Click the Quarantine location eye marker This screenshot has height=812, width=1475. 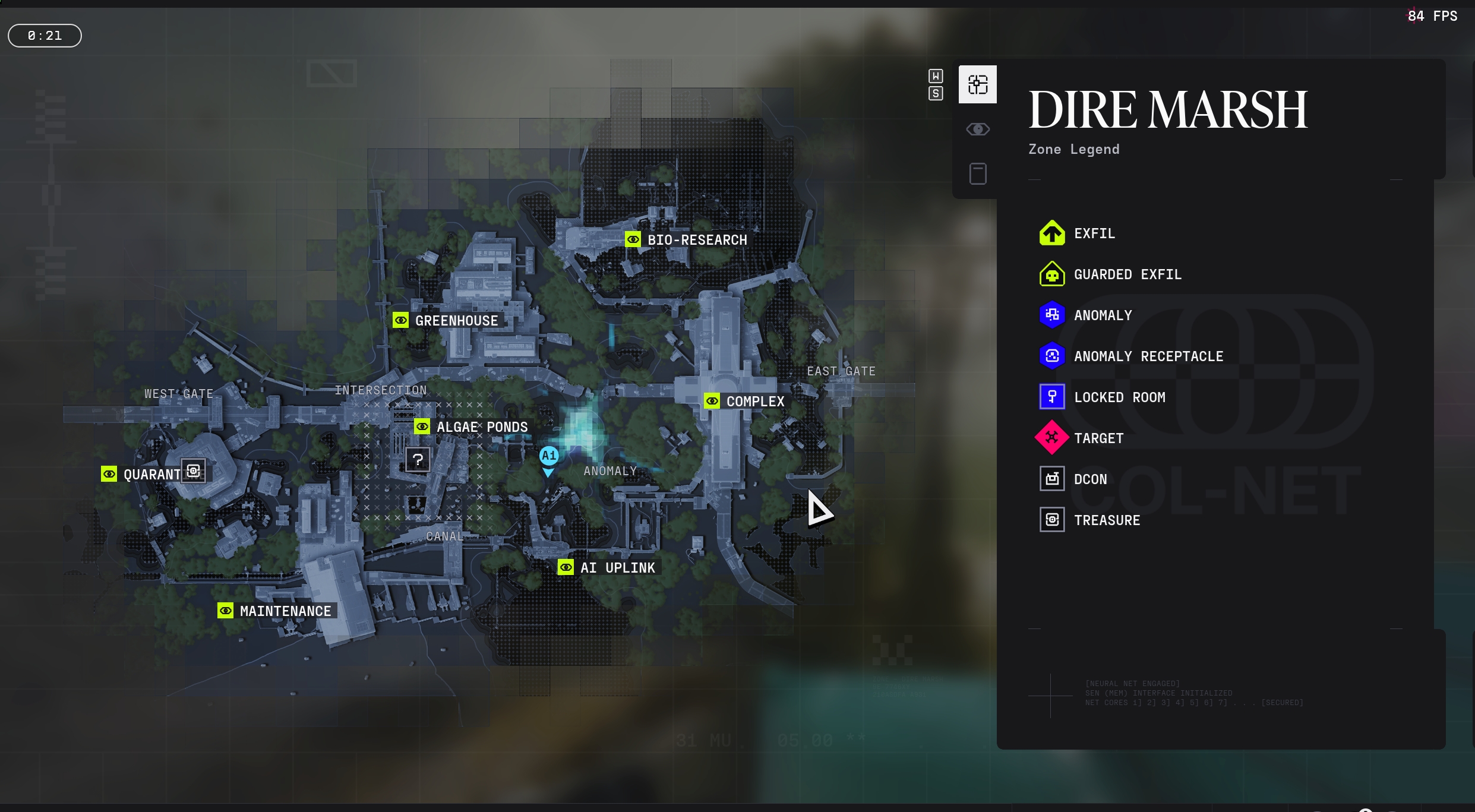pyautogui.click(x=109, y=474)
